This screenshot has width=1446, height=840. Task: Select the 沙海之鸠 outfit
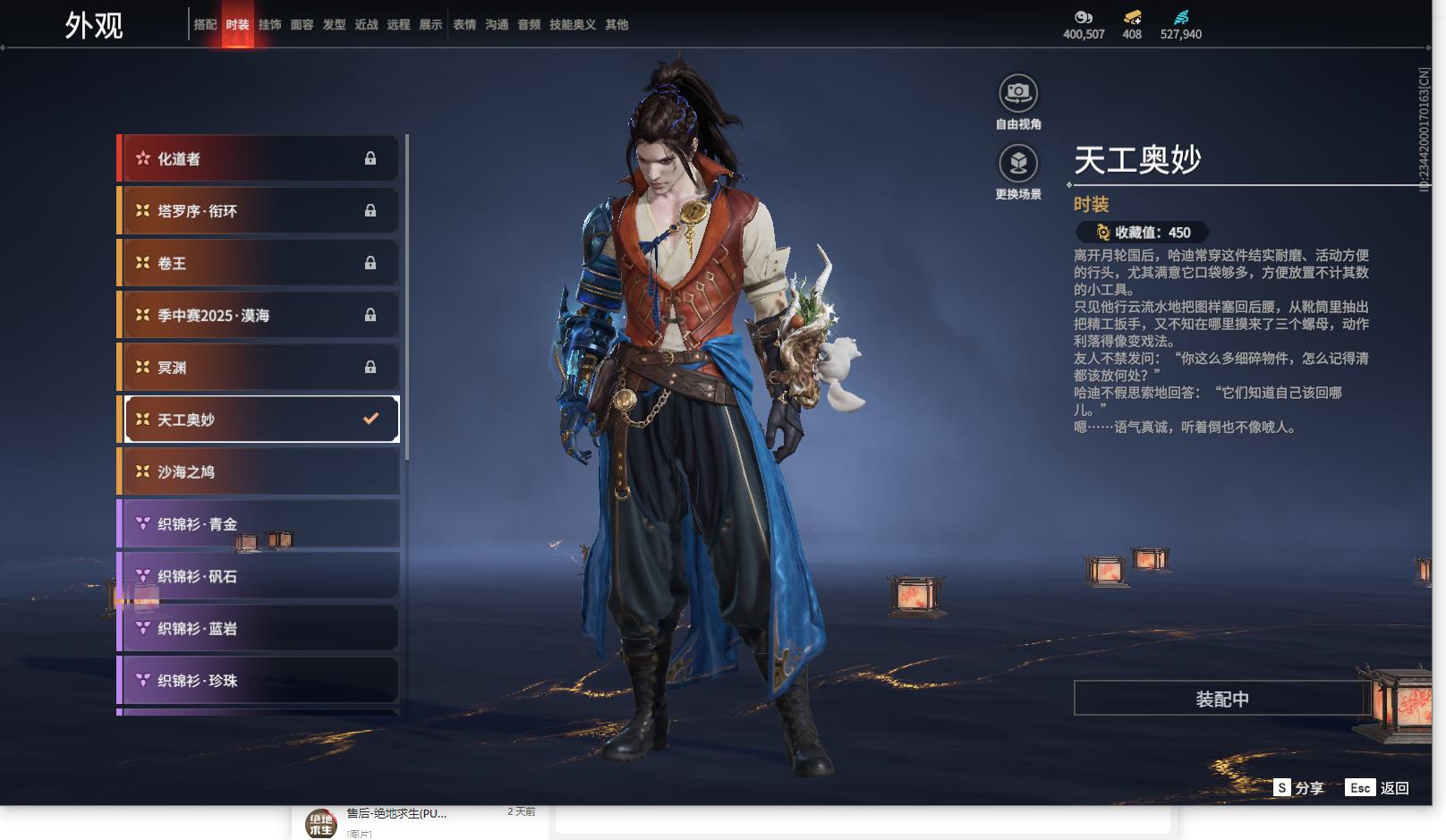[259, 471]
